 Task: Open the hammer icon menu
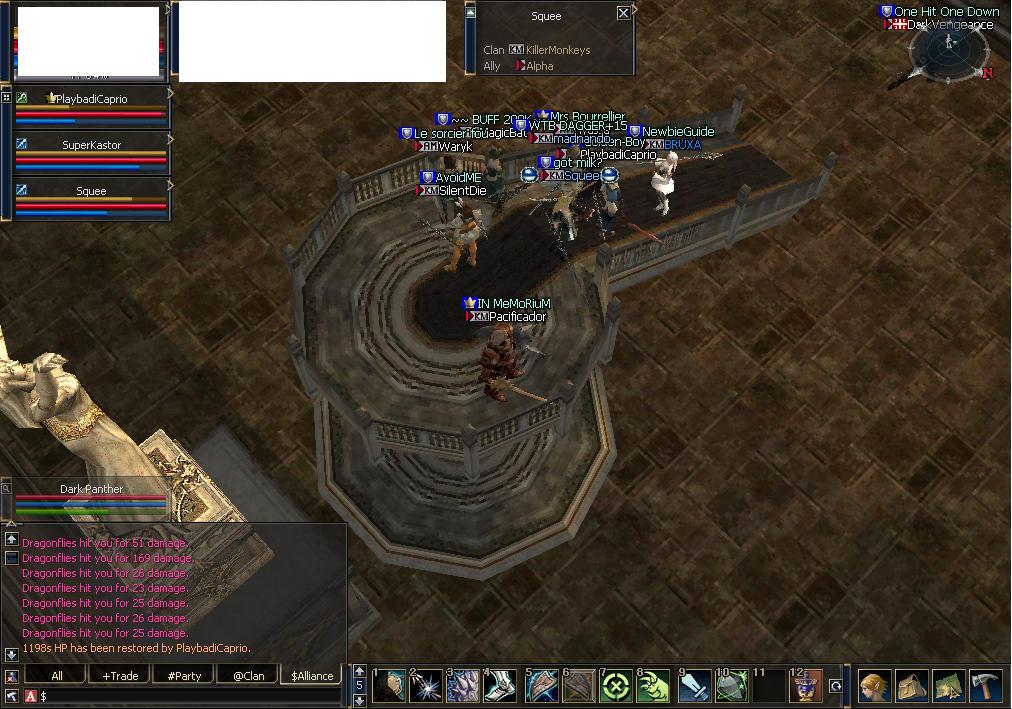(986, 687)
